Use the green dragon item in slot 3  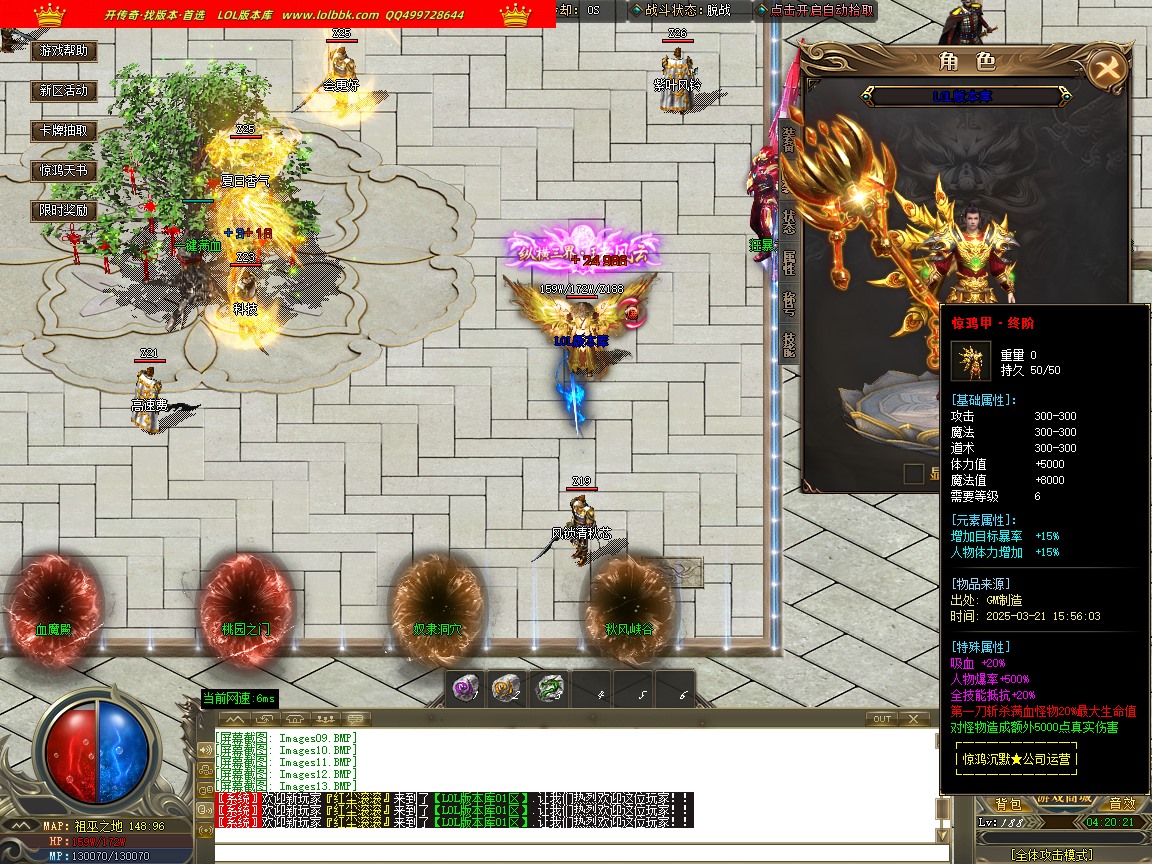coord(549,689)
